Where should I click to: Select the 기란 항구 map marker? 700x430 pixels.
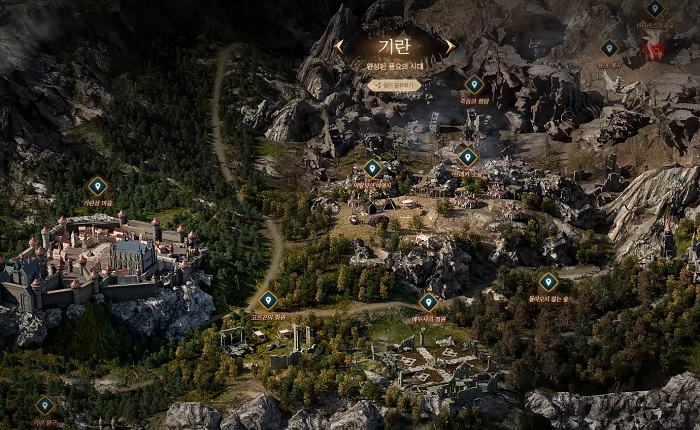click(45, 405)
